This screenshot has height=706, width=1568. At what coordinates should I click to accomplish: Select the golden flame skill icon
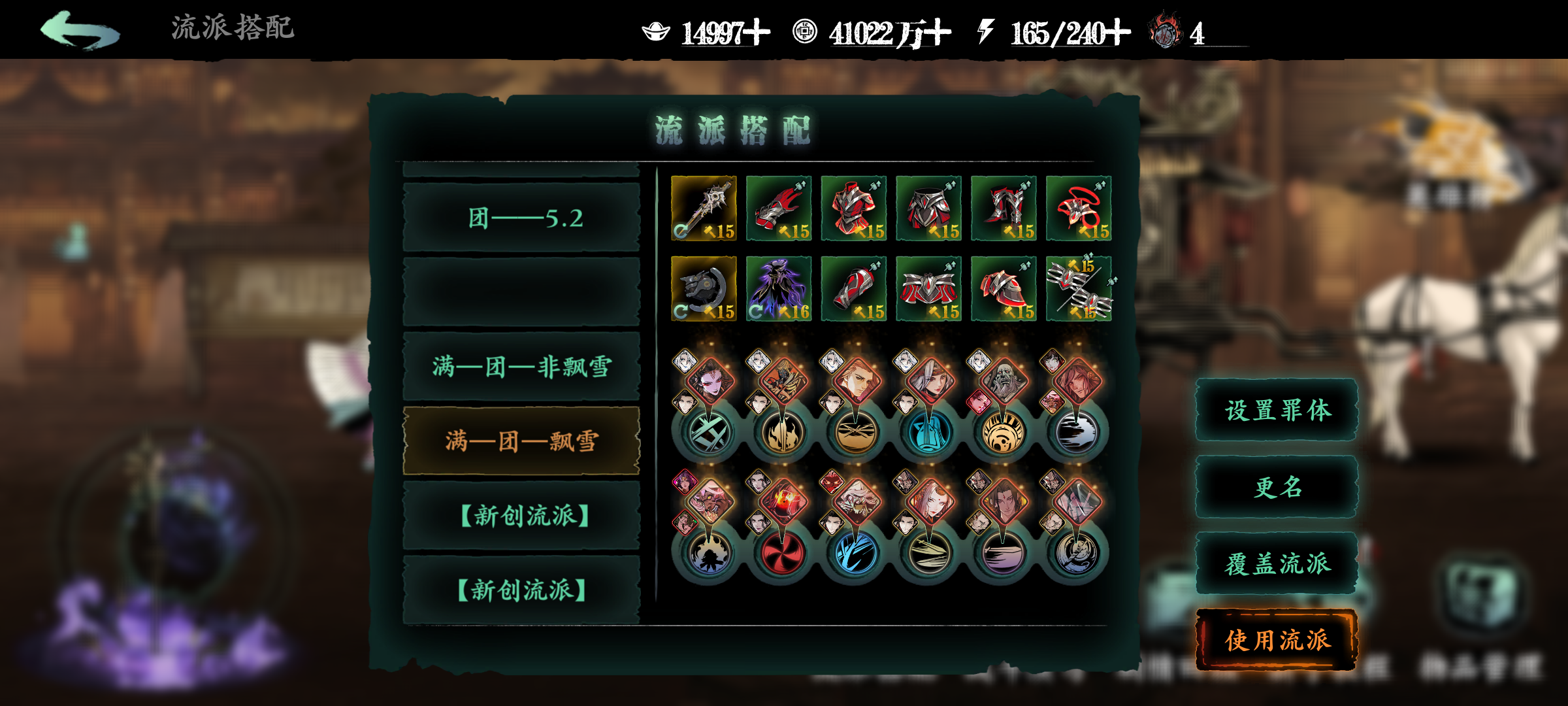tap(782, 433)
